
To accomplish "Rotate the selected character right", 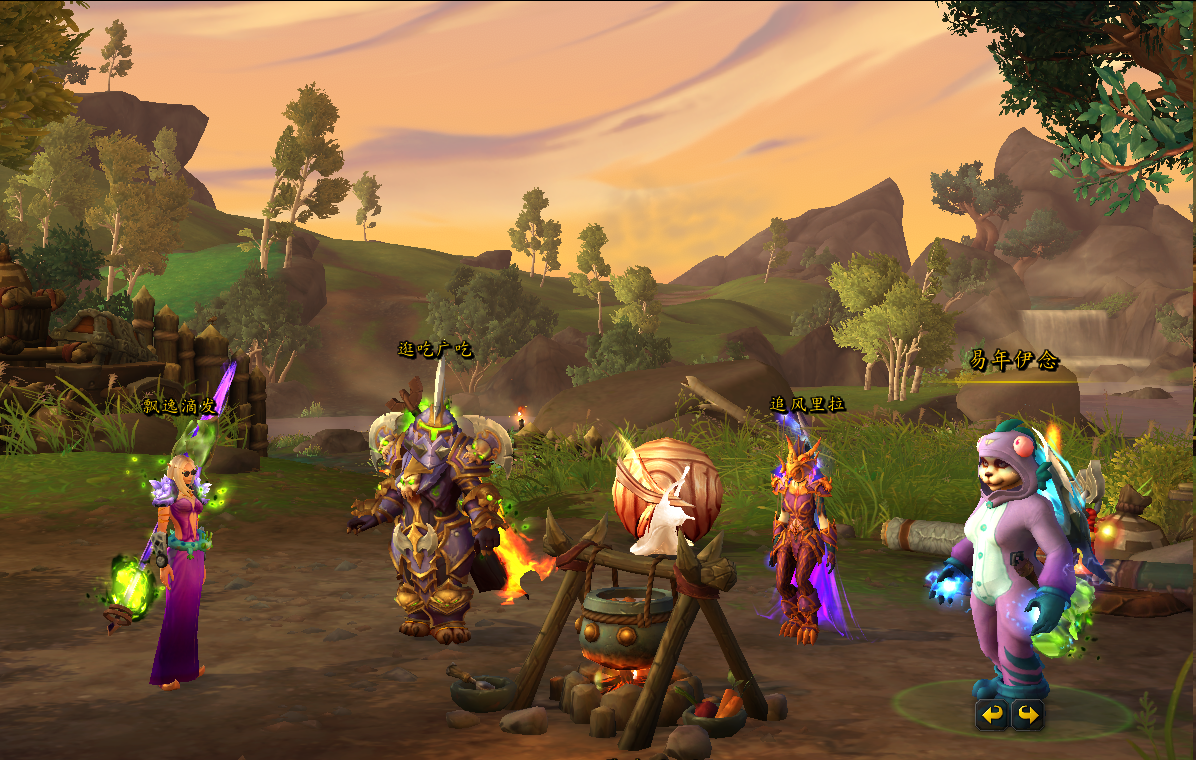I will click(x=1027, y=714).
